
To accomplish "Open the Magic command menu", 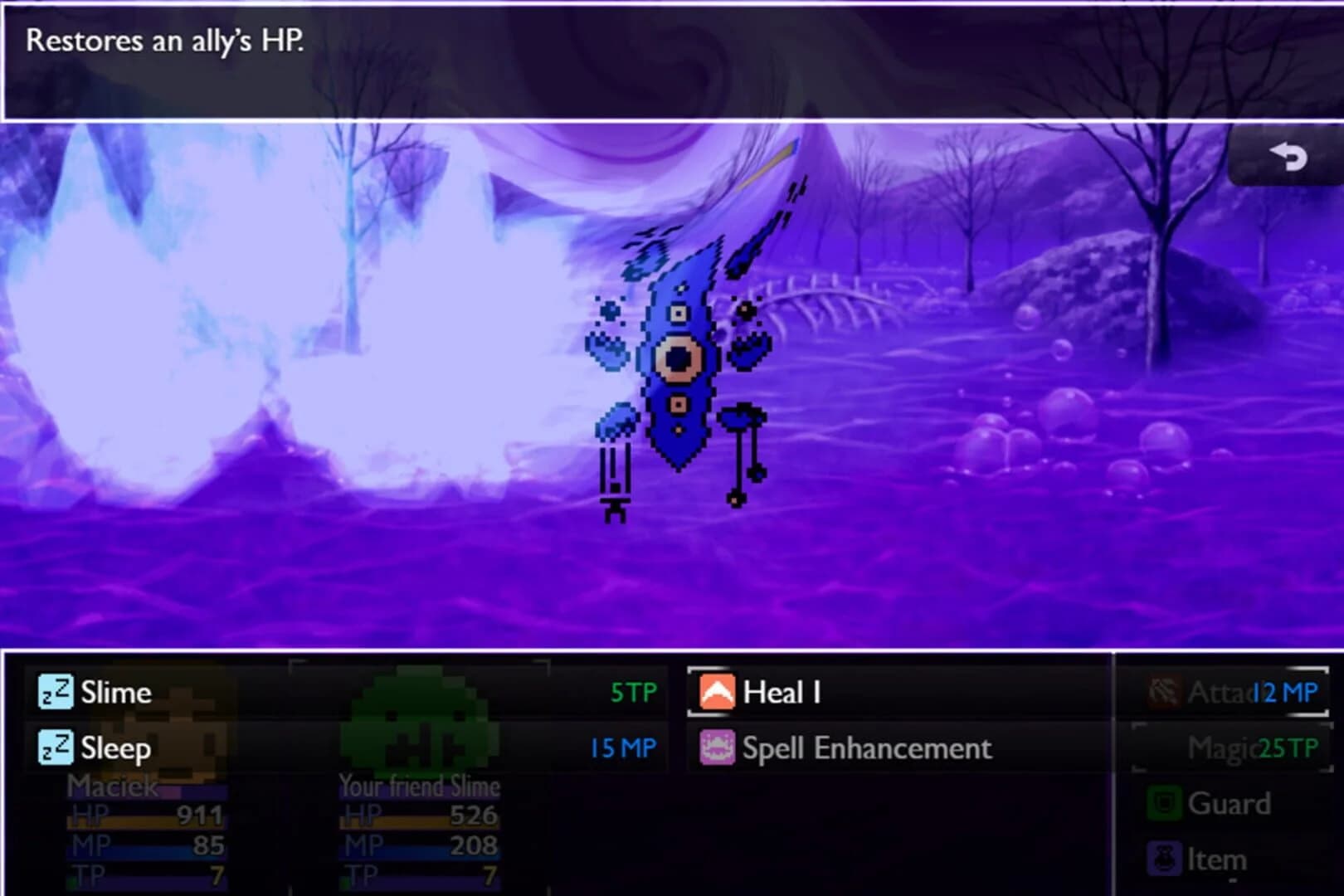I will [1220, 747].
